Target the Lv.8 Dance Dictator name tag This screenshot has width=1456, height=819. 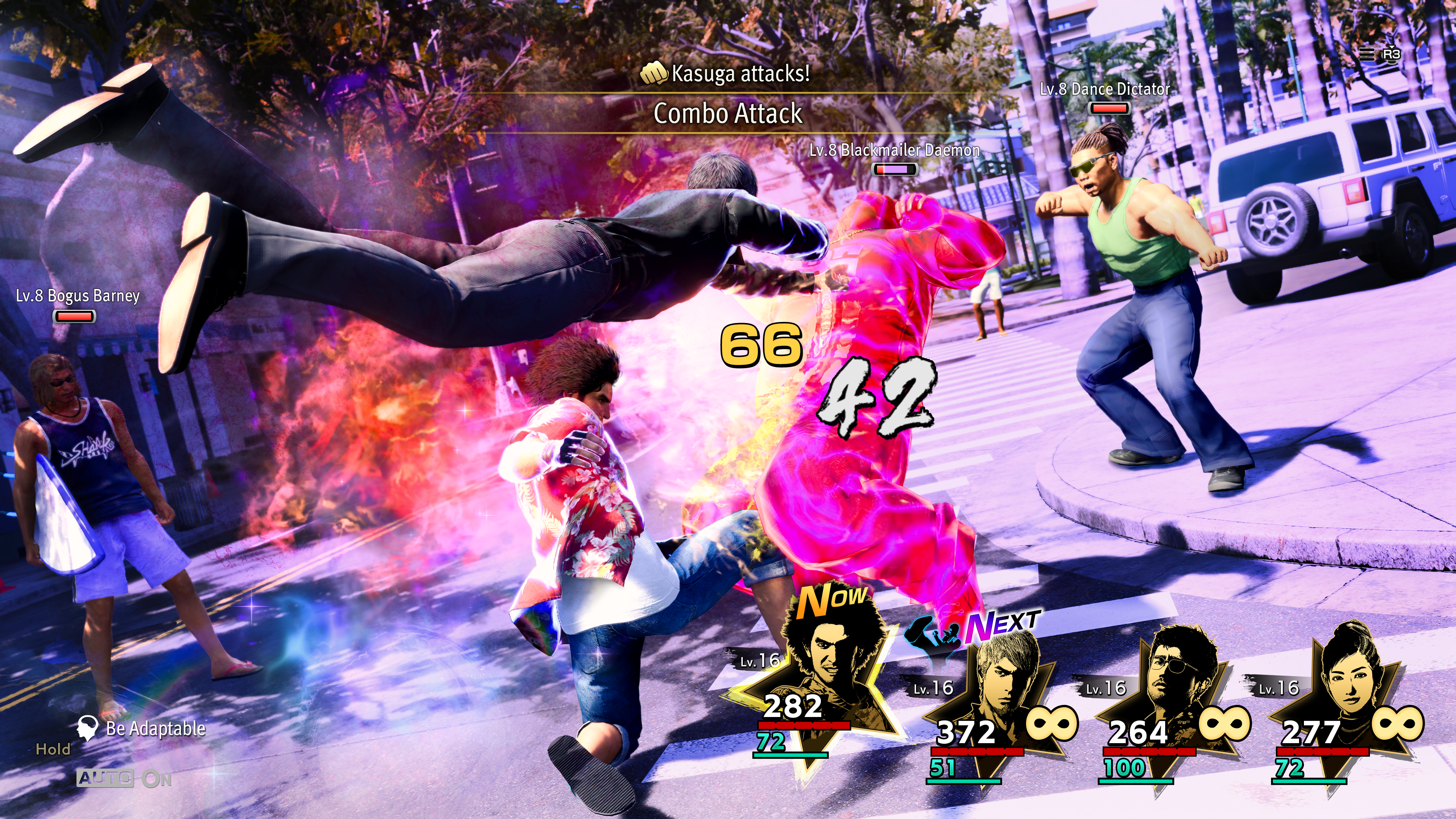click(x=1105, y=89)
